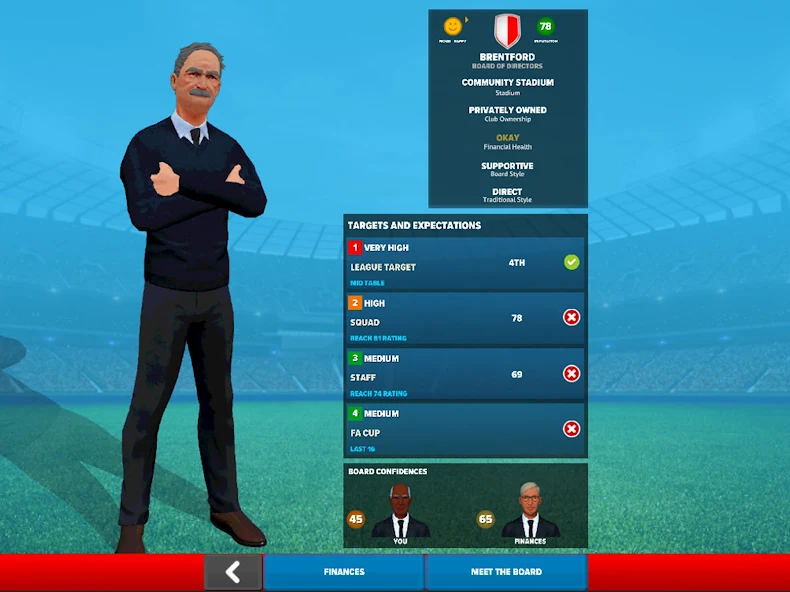
Task: Go back with the arrow button
Action: click(233, 572)
